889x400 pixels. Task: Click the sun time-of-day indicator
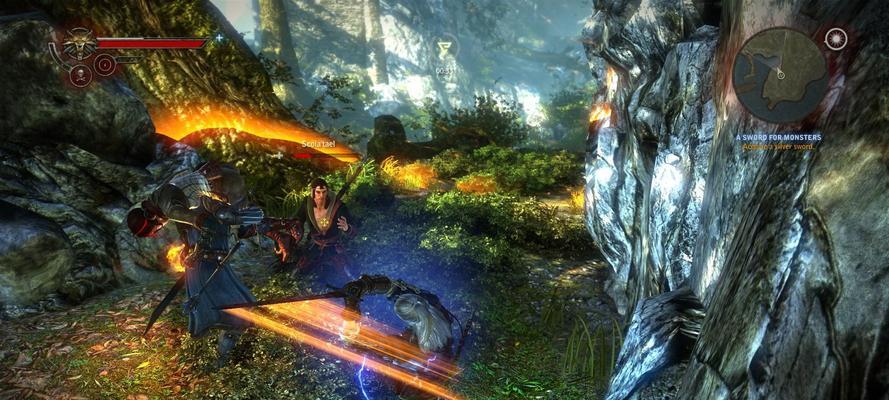(x=835, y=39)
